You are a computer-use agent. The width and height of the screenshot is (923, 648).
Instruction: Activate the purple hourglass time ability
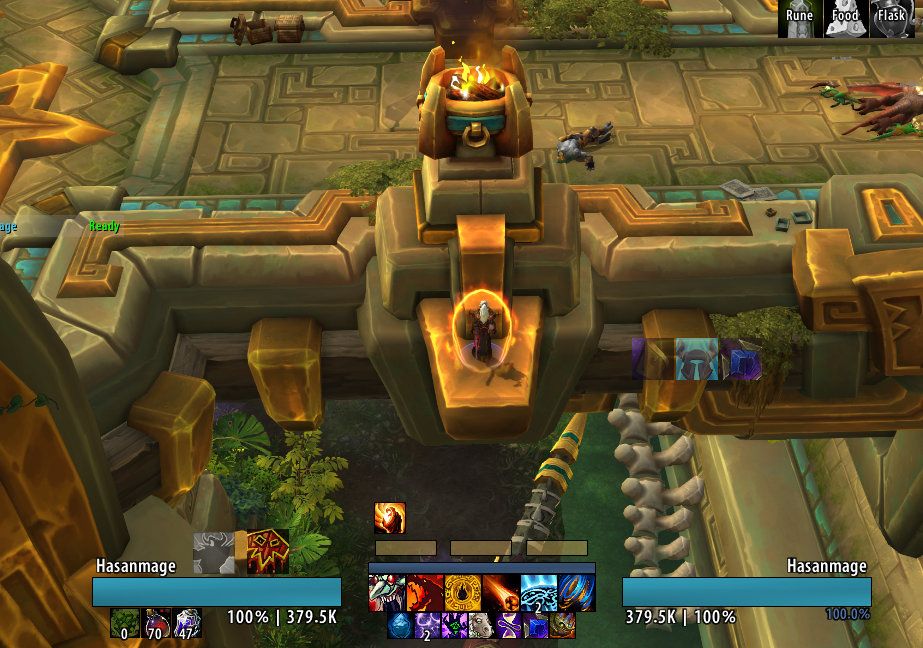pyautogui.click(x=509, y=626)
